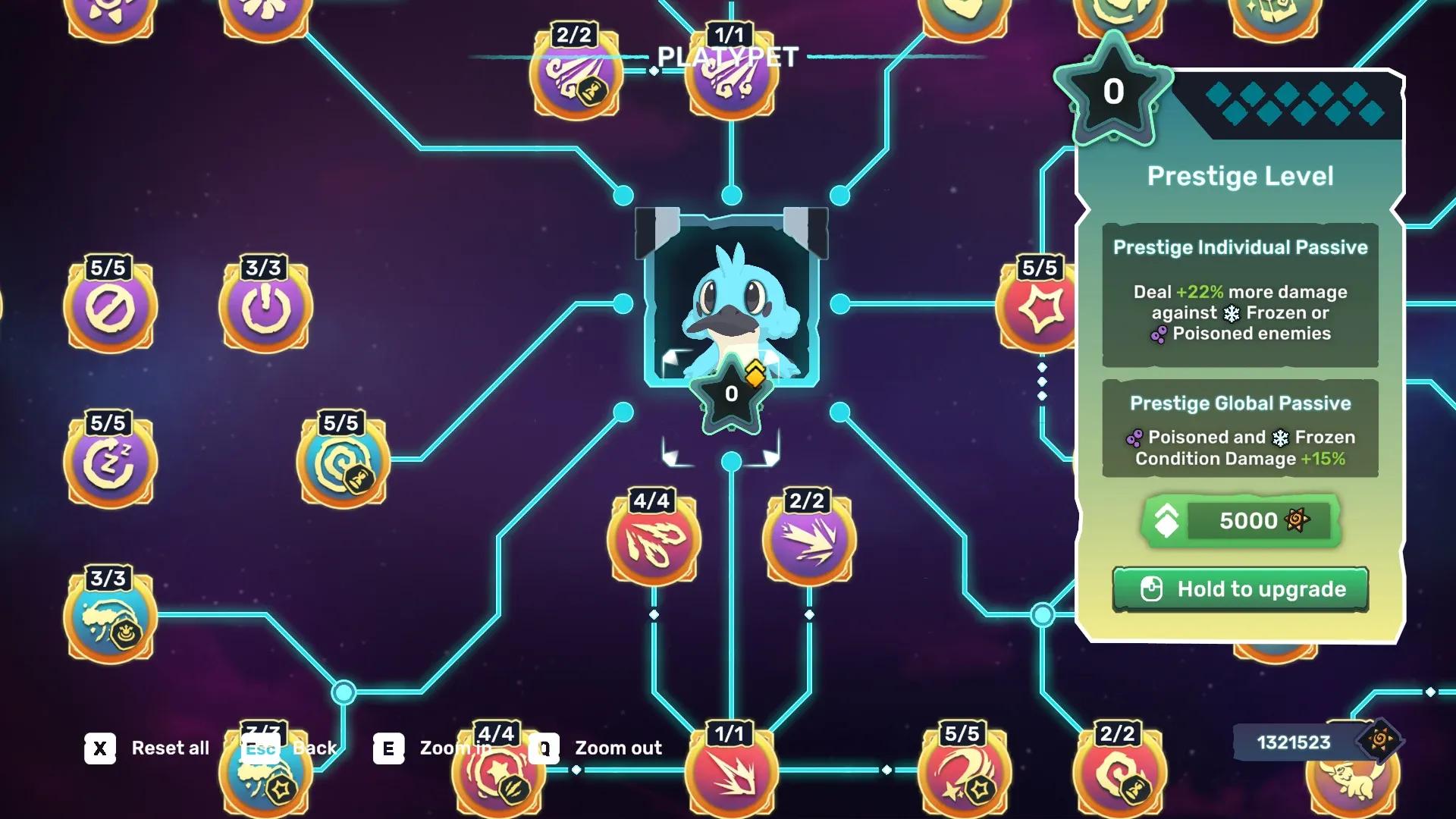Select the 1/1 spike skill at bottom center
The width and height of the screenshot is (1456, 819).
(730, 773)
